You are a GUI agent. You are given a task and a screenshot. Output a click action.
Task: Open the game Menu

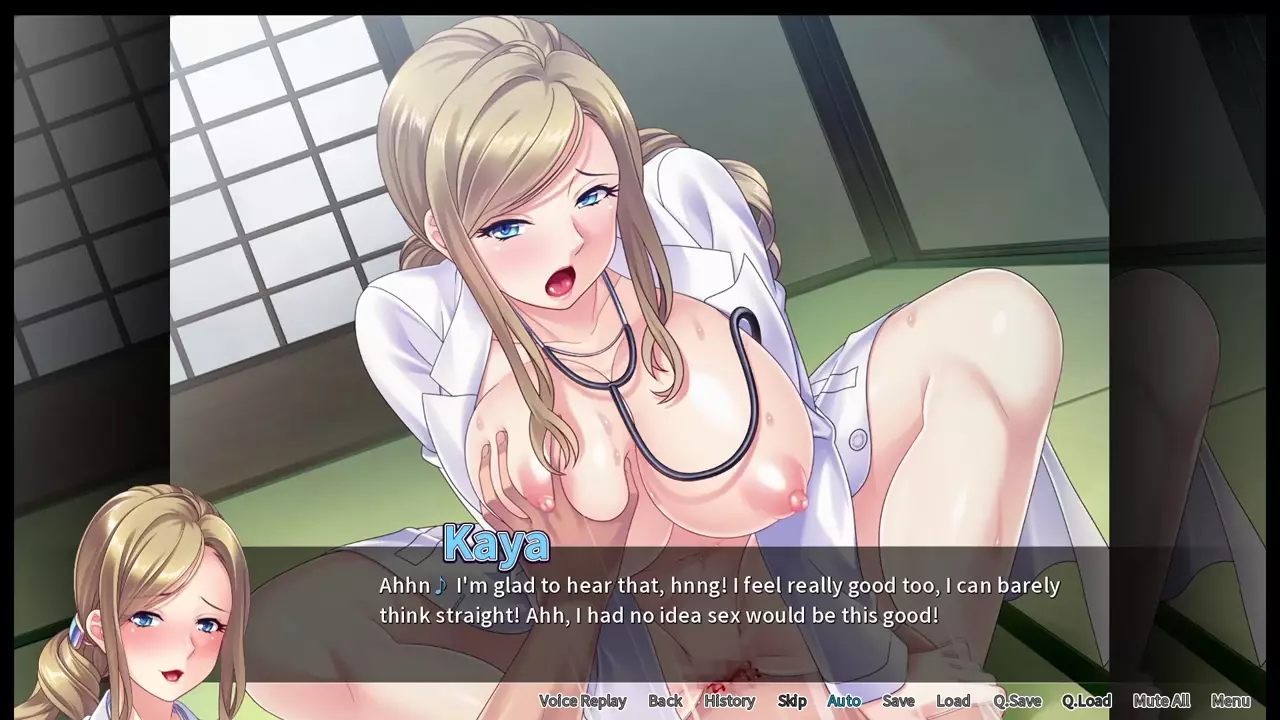tap(1230, 701)
